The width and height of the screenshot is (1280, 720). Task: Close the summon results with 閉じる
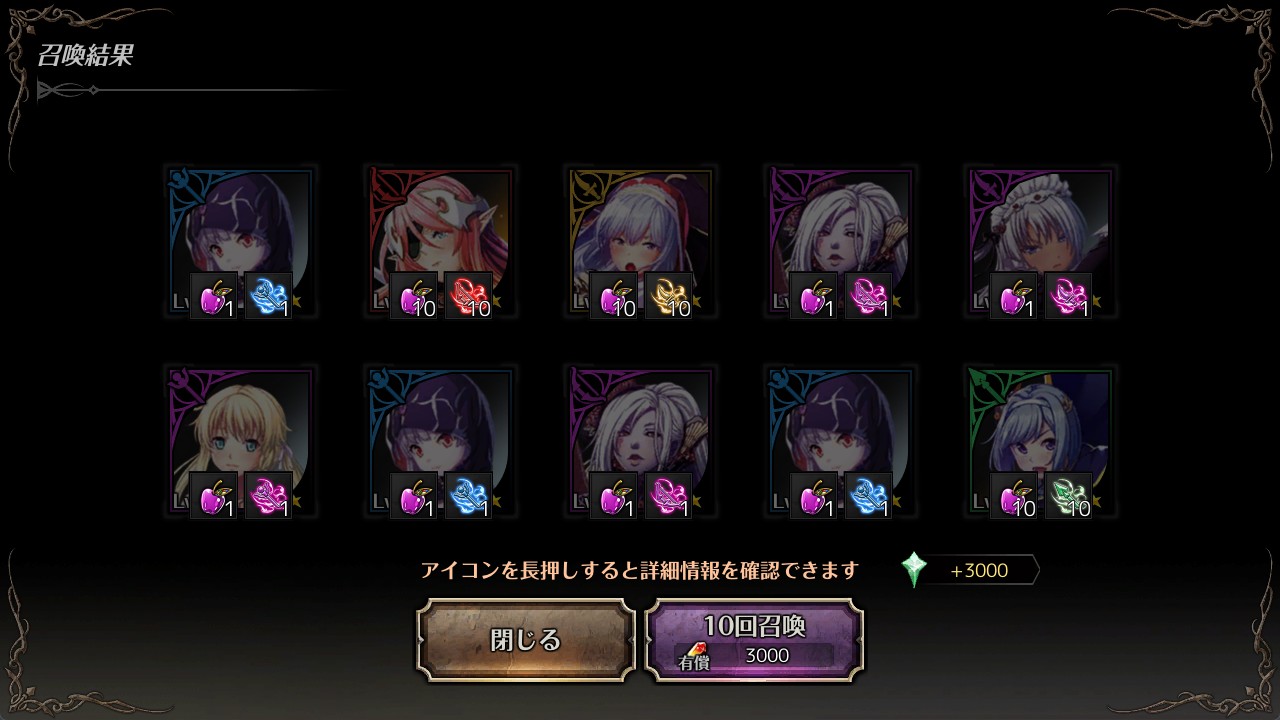(526, 640)
